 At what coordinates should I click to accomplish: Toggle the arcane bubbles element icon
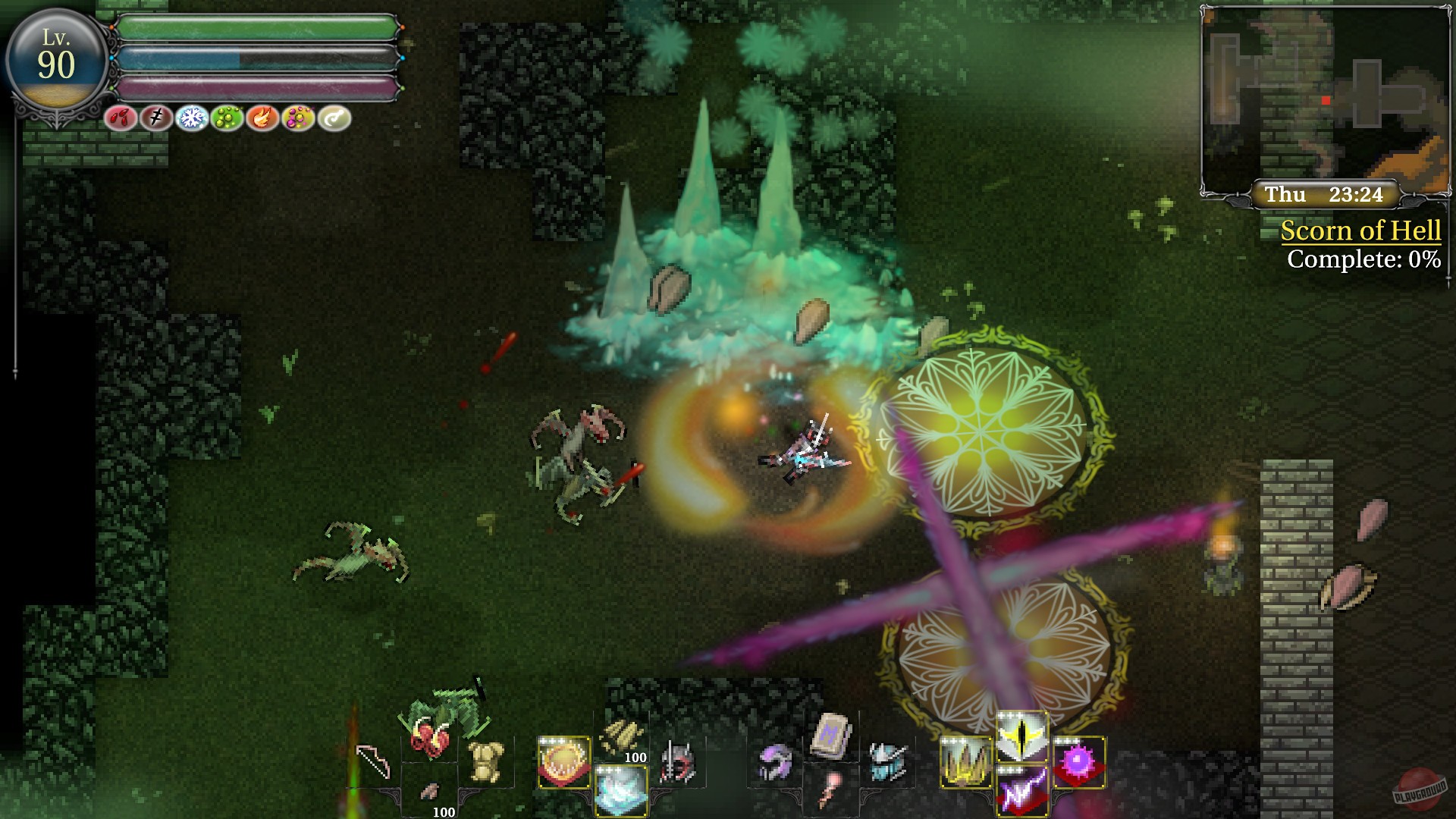pos(300,118)
